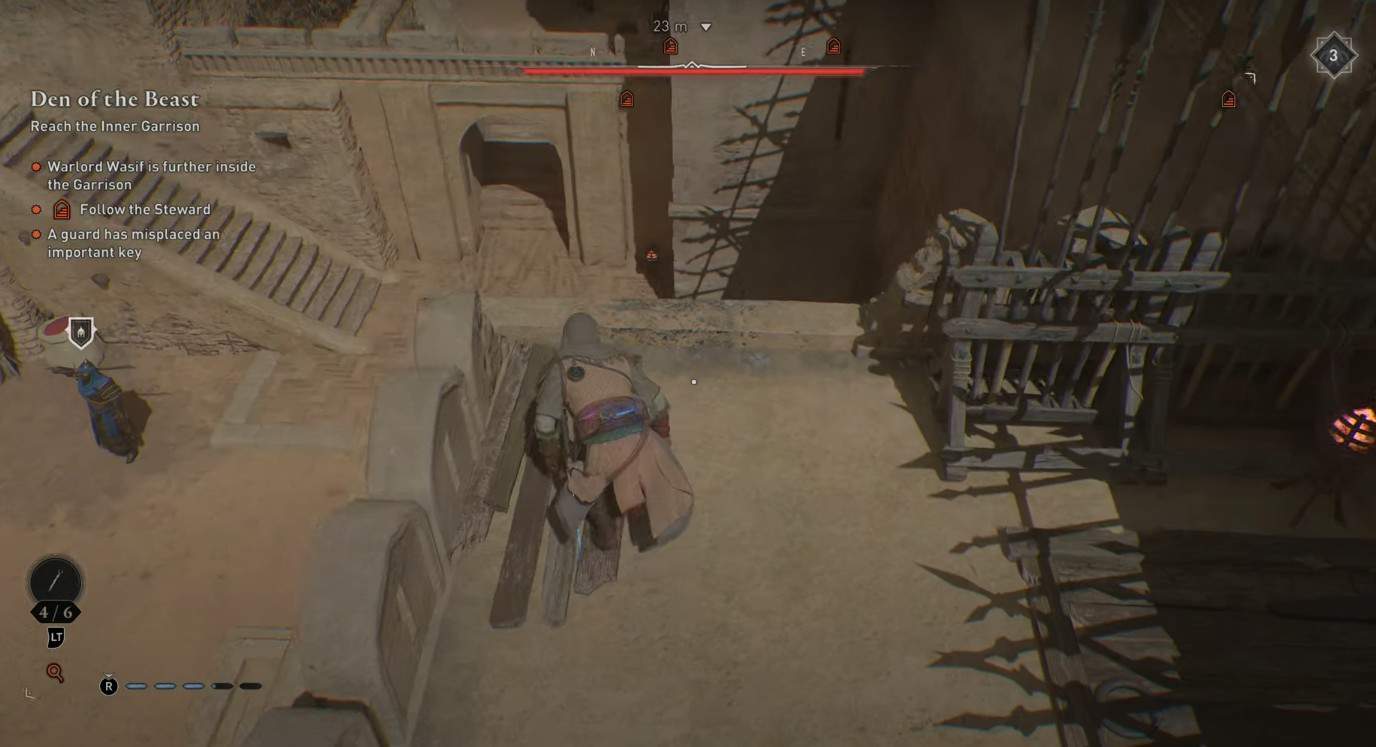The image size is (1376, 747).
Task: Click the Eagle Vision magnifier icon
Action: click(x=54, y=672)
